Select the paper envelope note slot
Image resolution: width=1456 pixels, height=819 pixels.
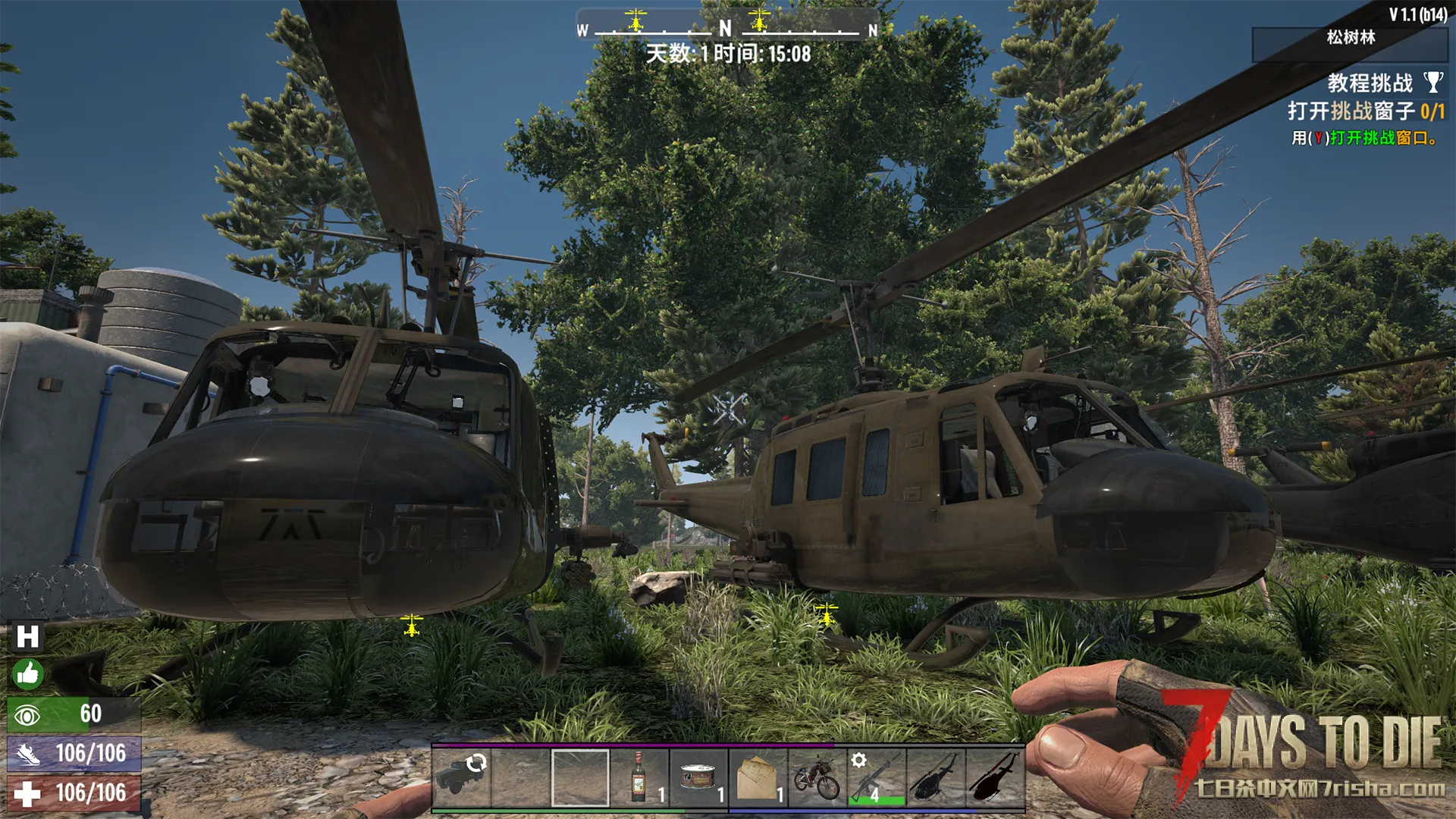click(x=758, y=777)
